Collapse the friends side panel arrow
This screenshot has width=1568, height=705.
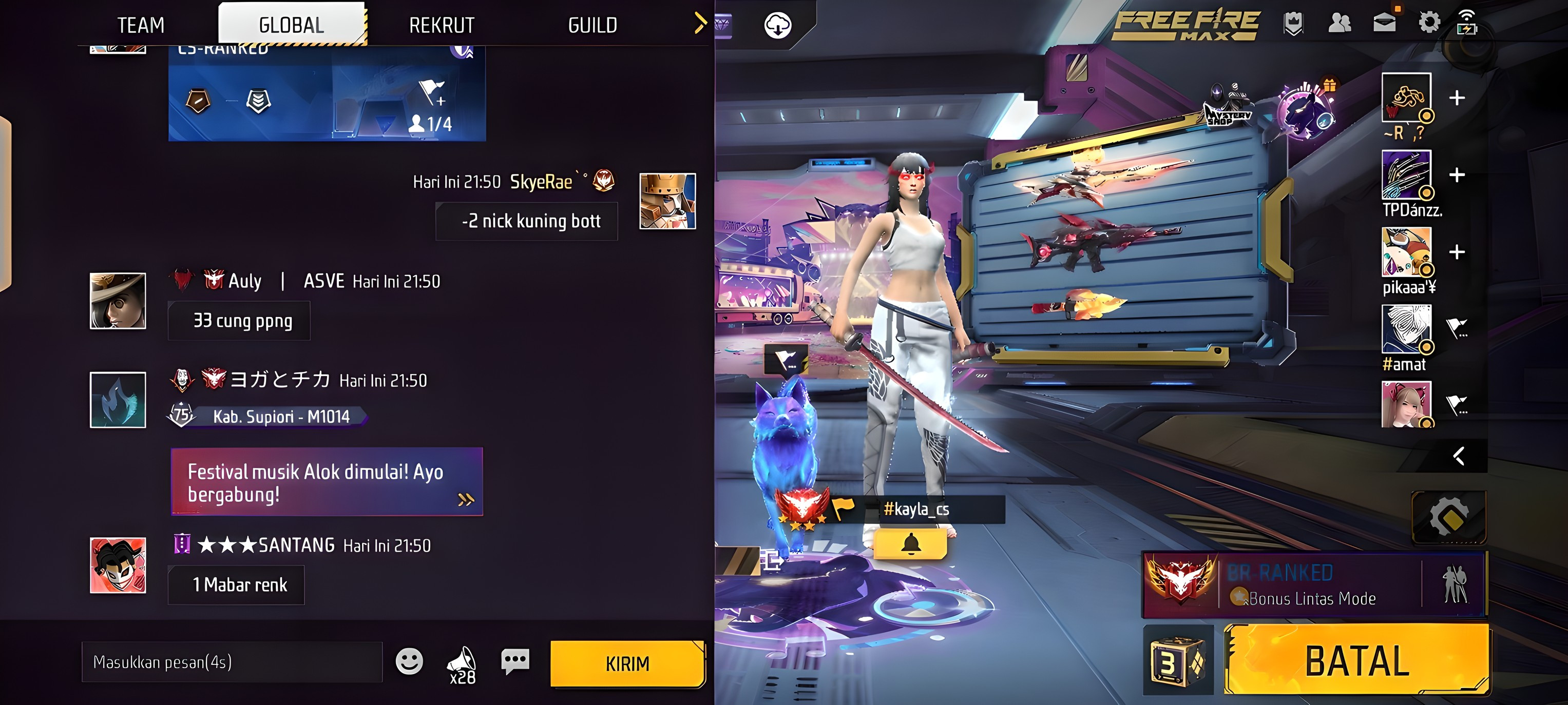click(x=1459, y=456)
